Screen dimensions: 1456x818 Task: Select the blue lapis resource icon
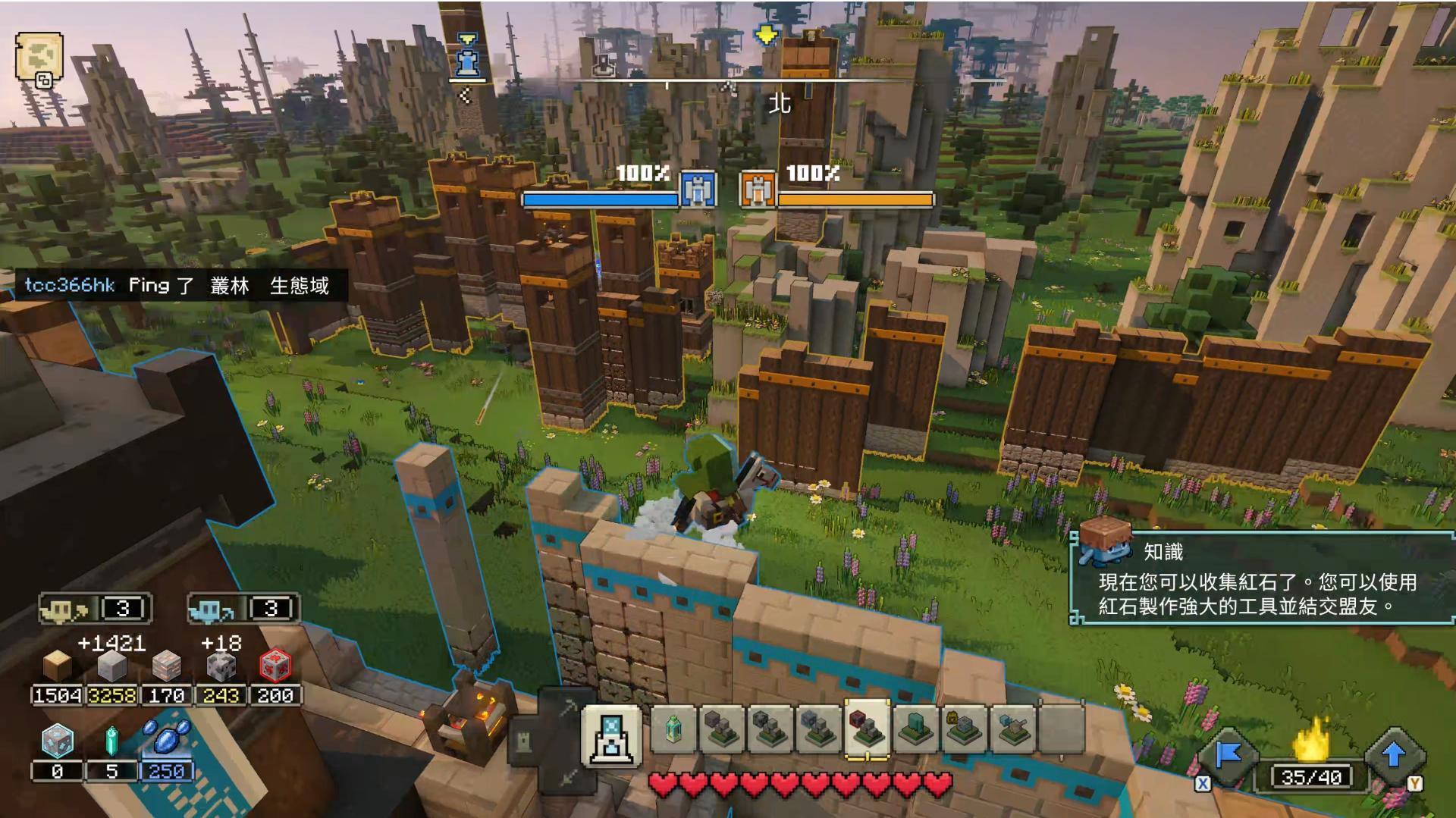(x=165, y=738)
